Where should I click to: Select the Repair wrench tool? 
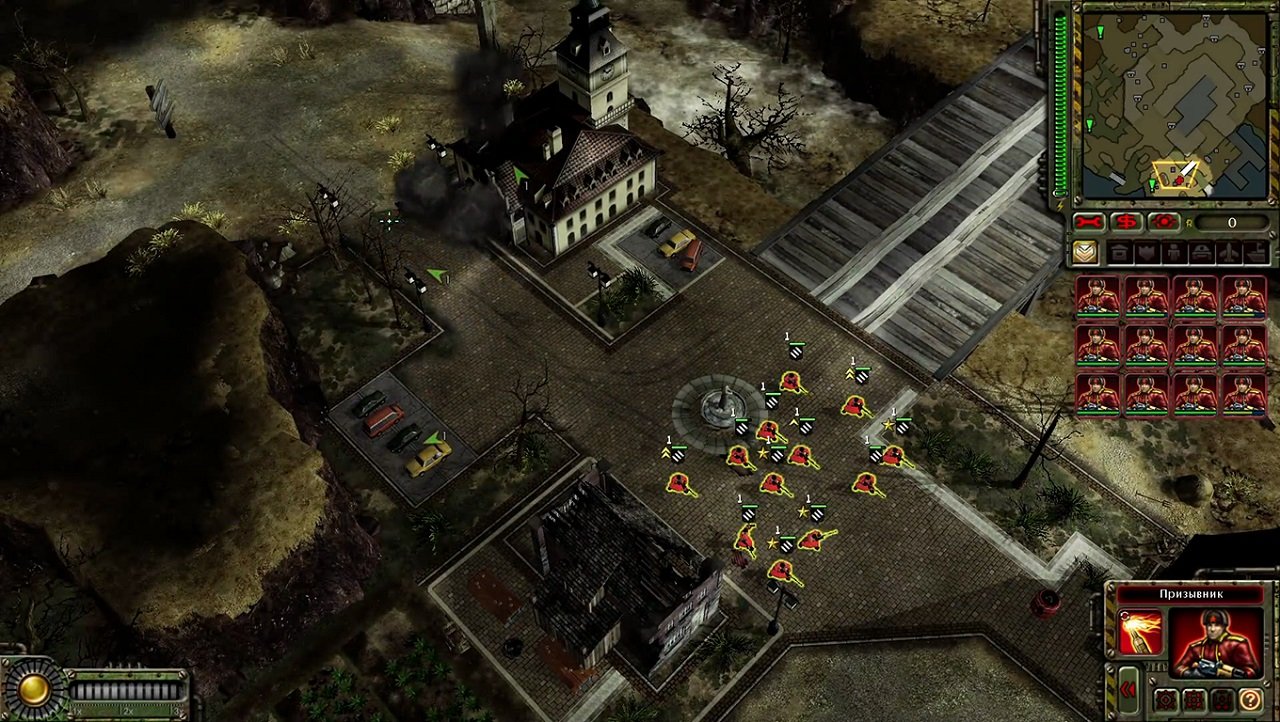[1088, 221]
